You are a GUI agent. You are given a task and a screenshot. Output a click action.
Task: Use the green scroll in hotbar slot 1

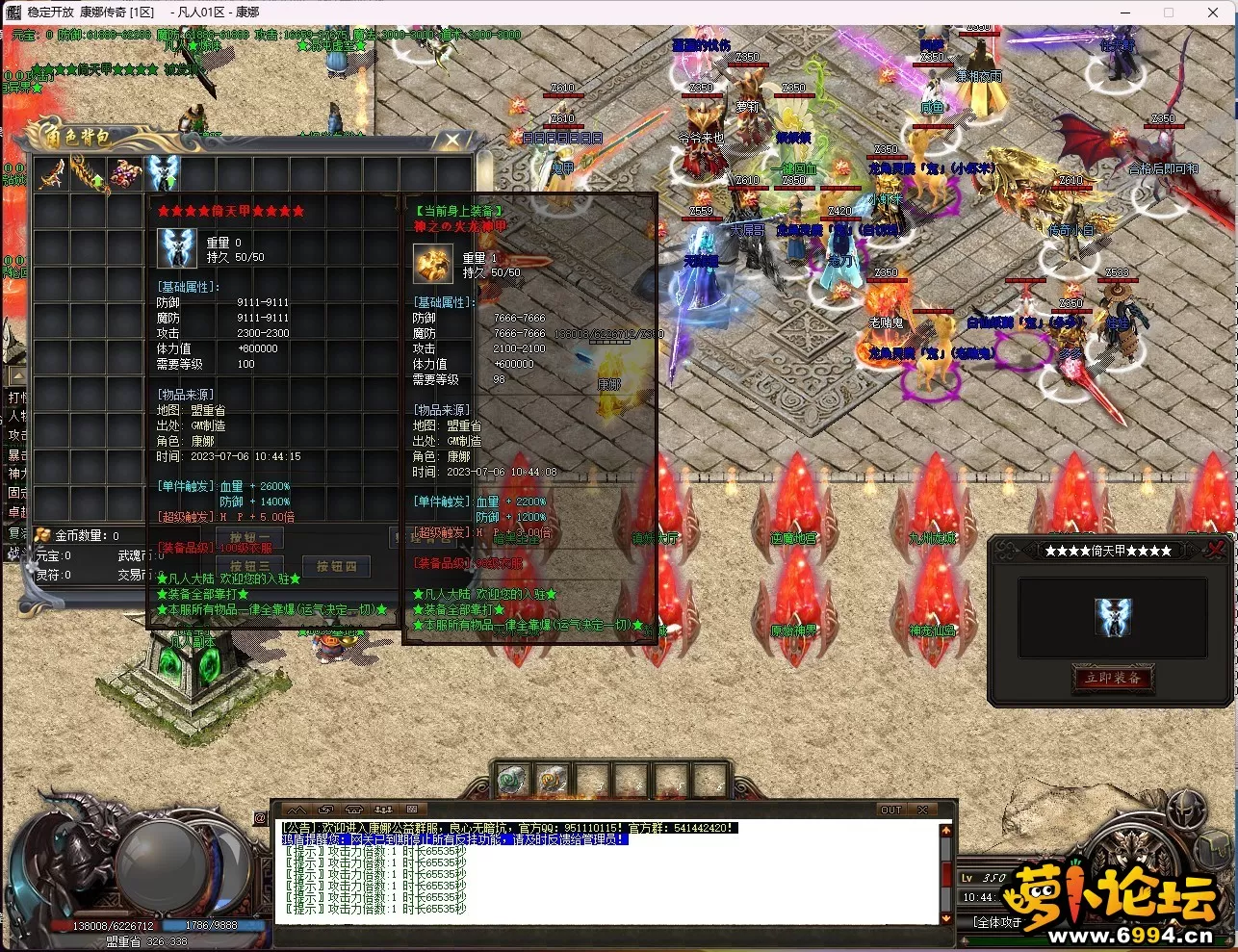[x=513, y=780]
